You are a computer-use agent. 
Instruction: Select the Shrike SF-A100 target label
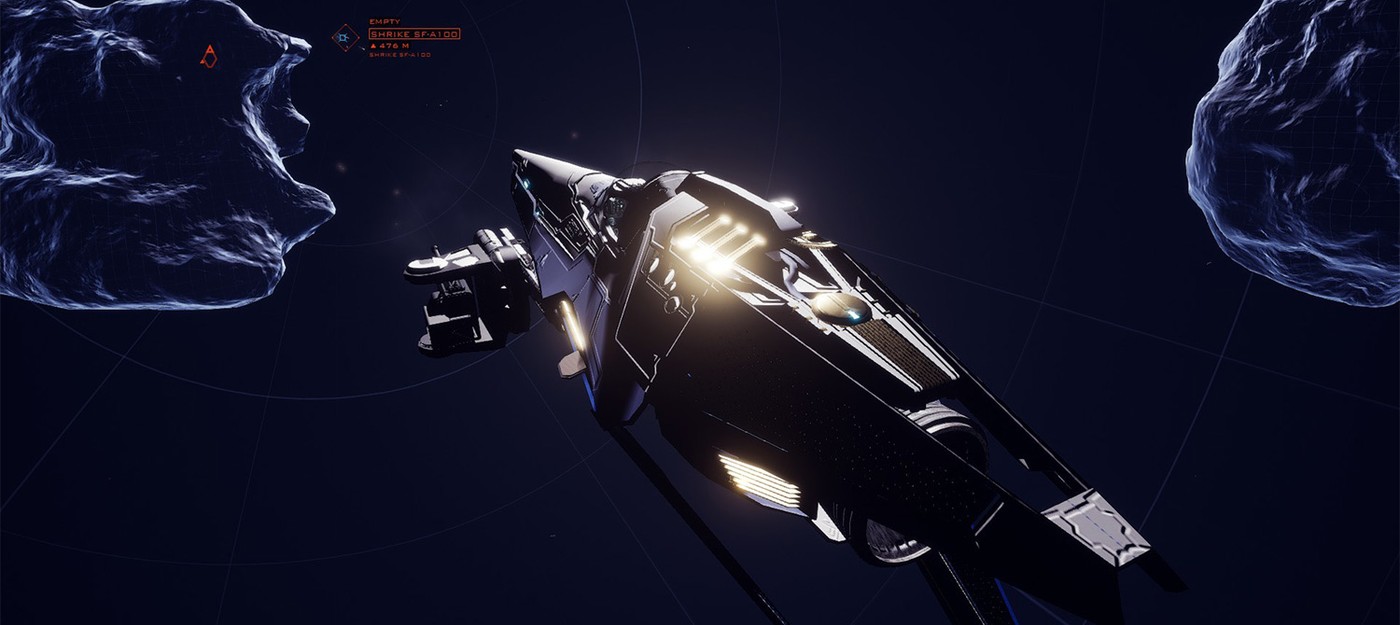[x=414, y=34]
